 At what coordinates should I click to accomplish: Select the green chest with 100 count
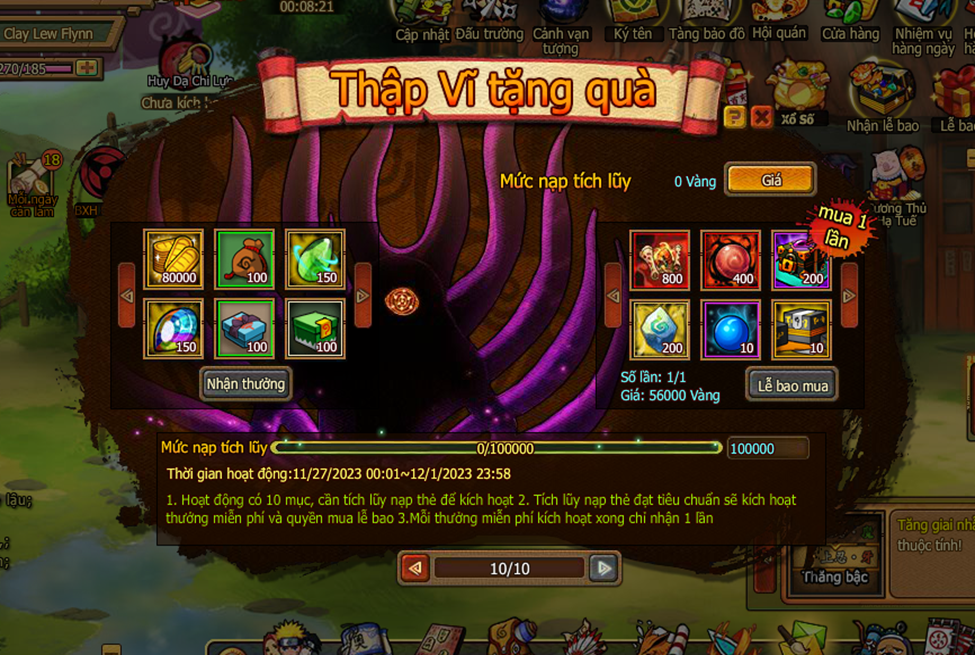tap(315, 328)
